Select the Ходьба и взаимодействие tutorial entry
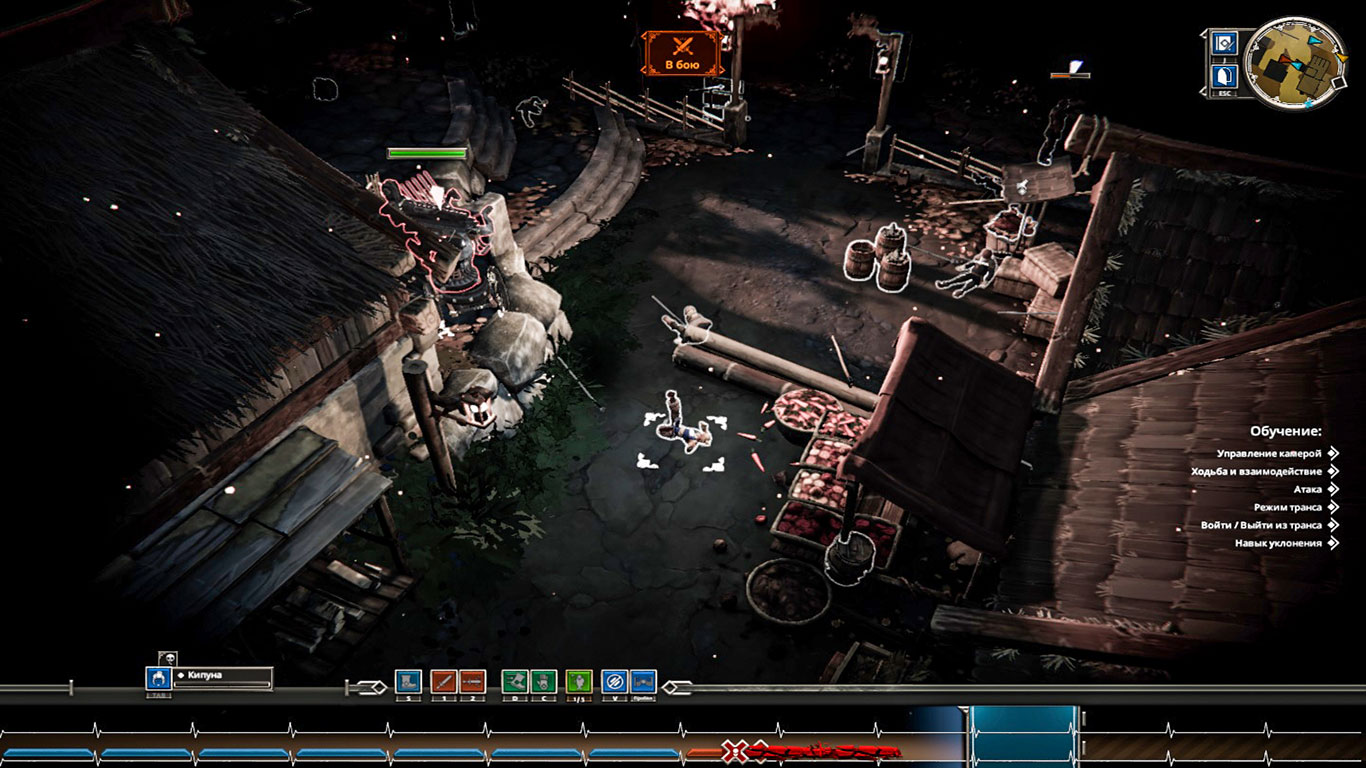 [1258, 472]
